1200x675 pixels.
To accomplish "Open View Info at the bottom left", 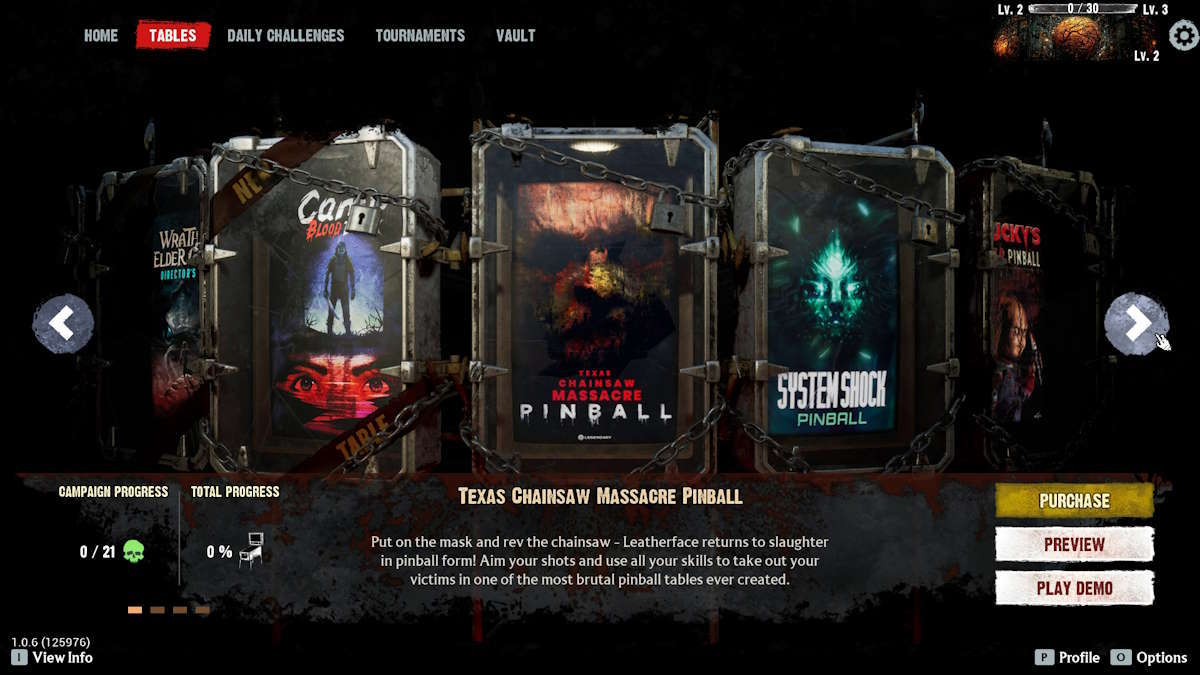I will [53, 657].
